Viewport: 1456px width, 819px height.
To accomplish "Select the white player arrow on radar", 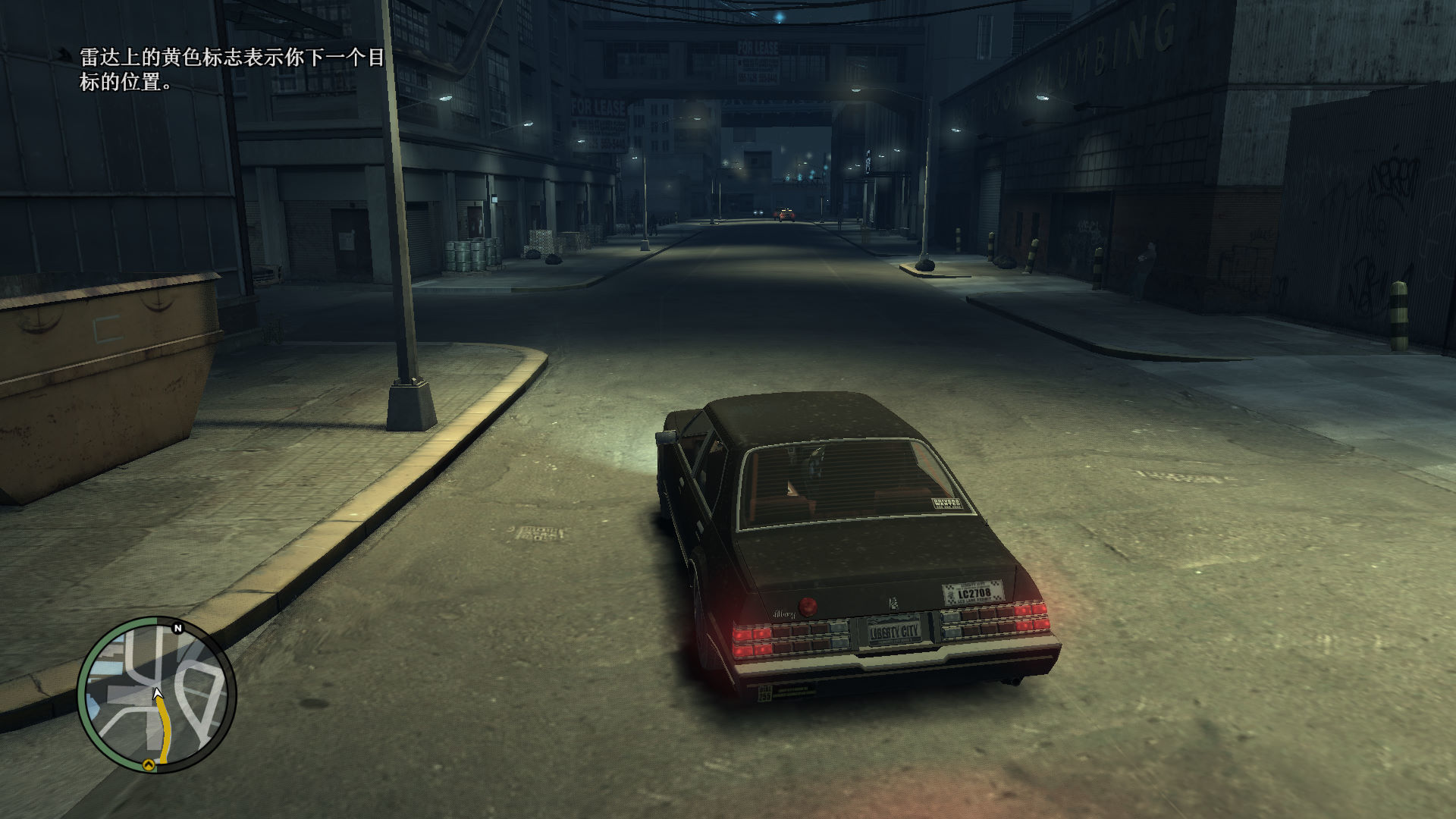I will pyautogui.click(x=157, y=693).
